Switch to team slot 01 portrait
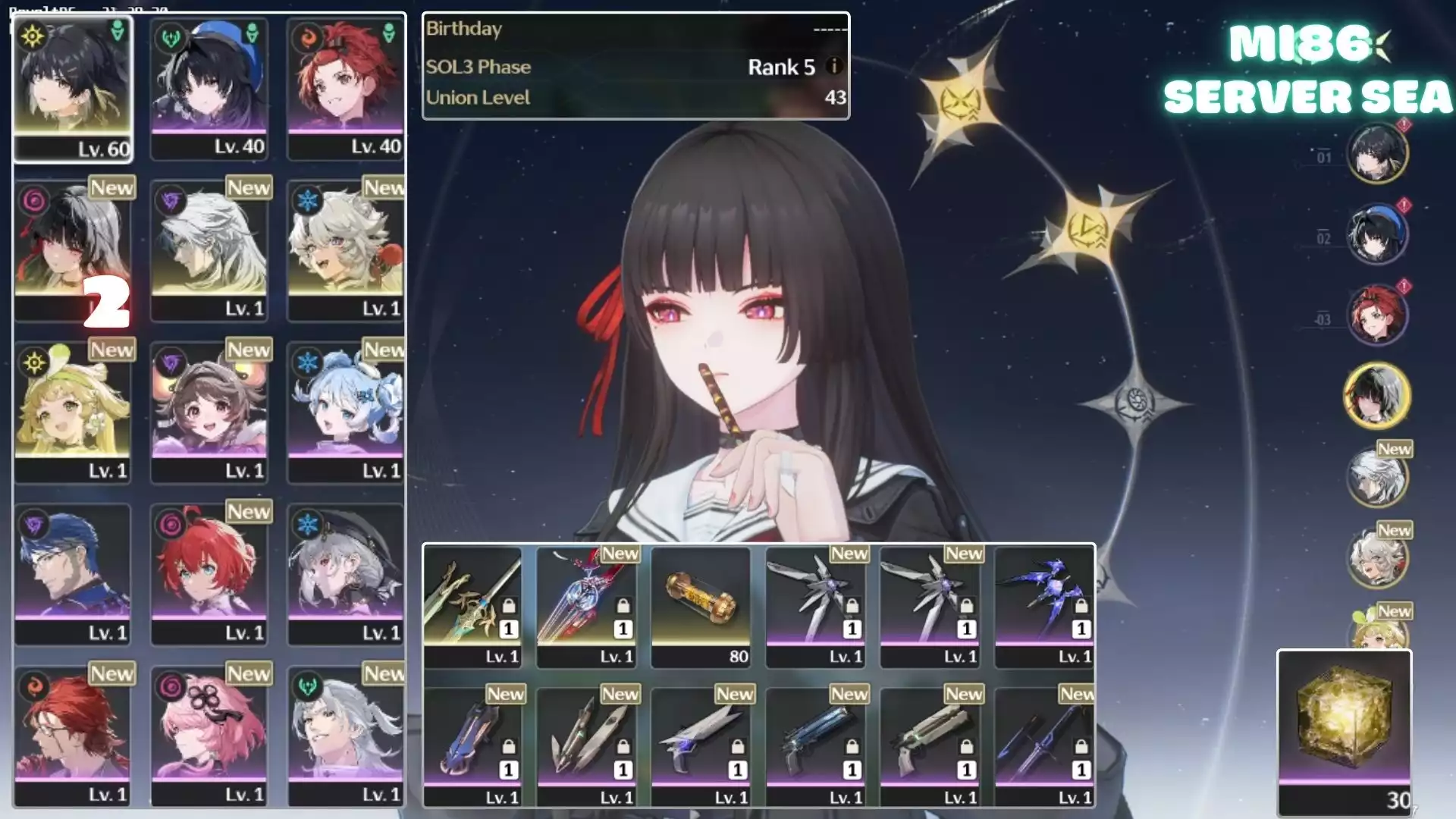Screen dimensions: 1456x819 [x=1377, y=152]
